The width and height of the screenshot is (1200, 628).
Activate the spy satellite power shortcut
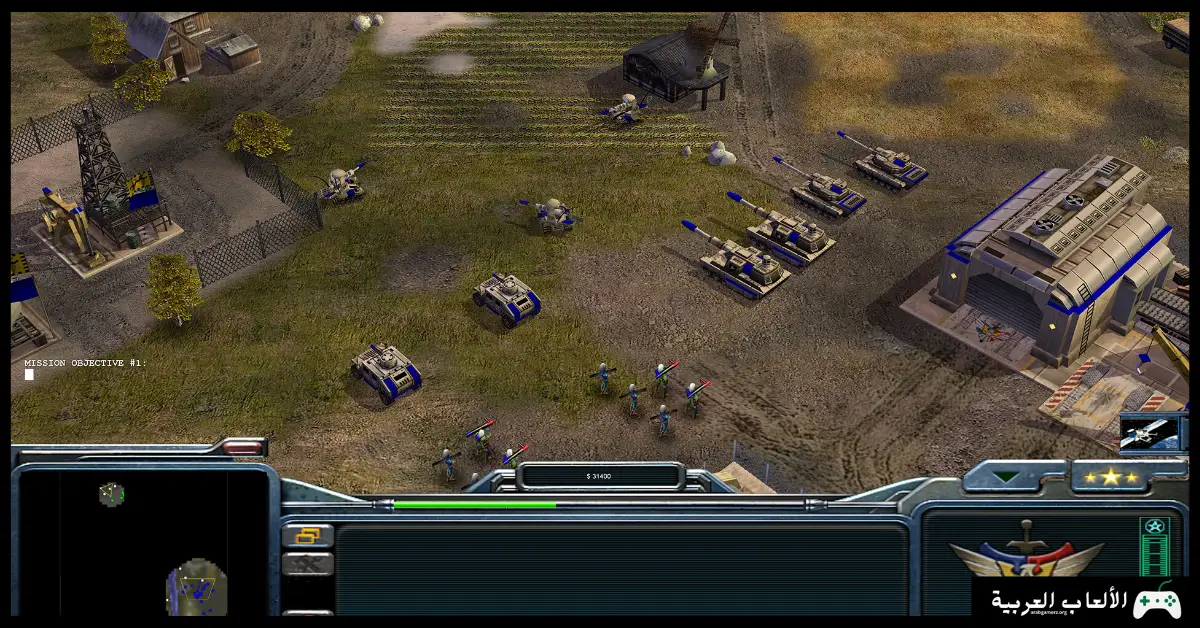[x=1153, y=432]
